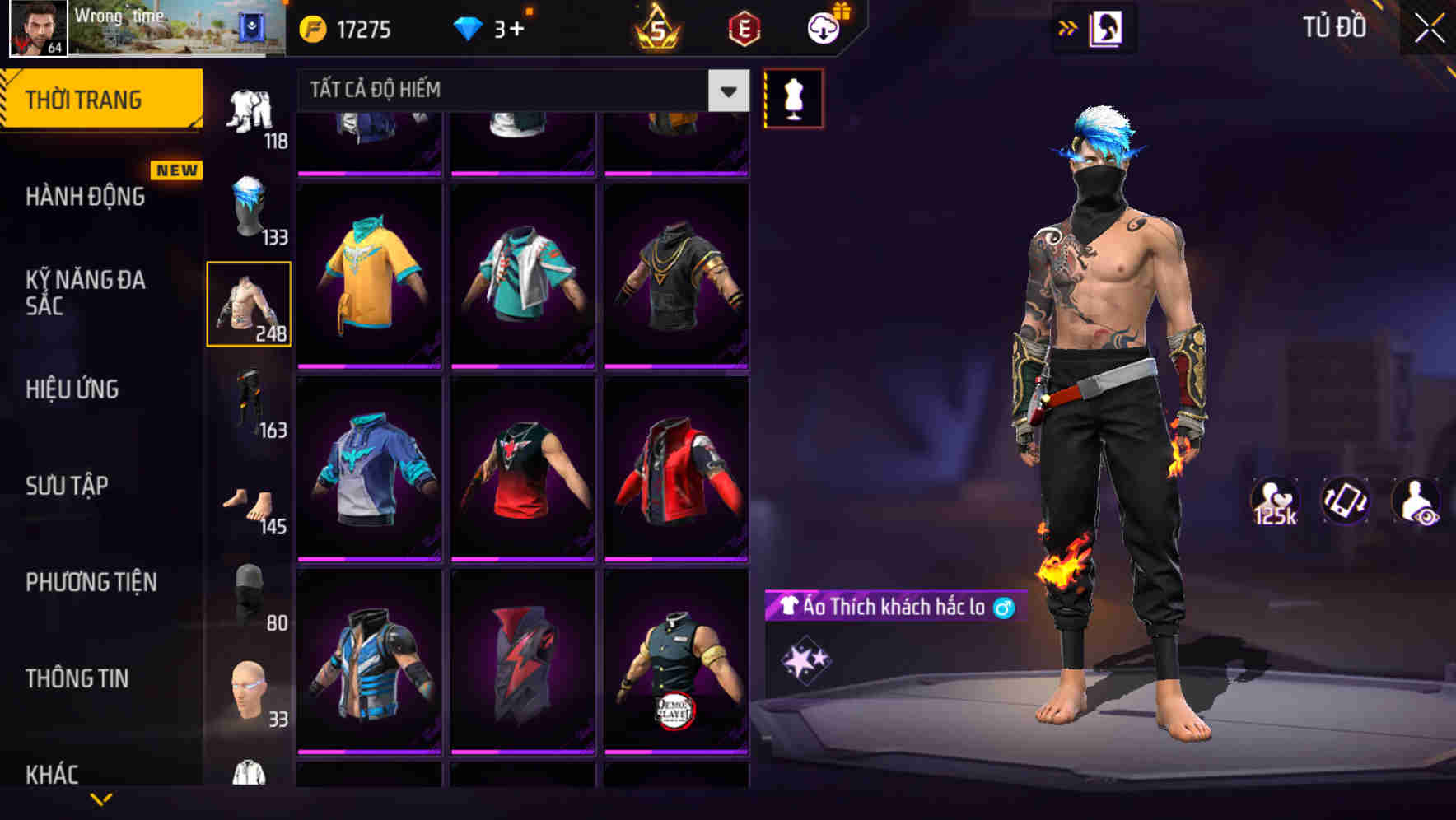
Task: Click the double-chevron collapse arrow near top right
Action: click(1066, 27)
